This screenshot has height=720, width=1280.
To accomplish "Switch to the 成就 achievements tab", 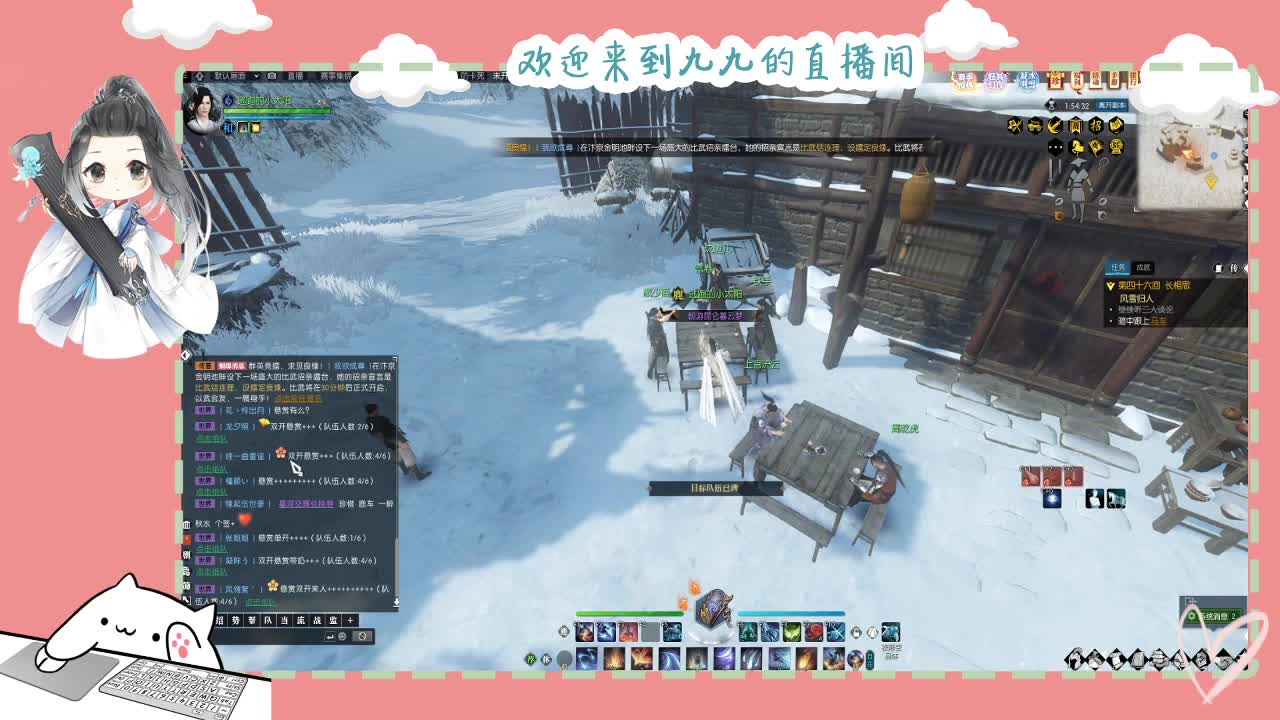I will pyautogui.click(x=1143, y=268).
